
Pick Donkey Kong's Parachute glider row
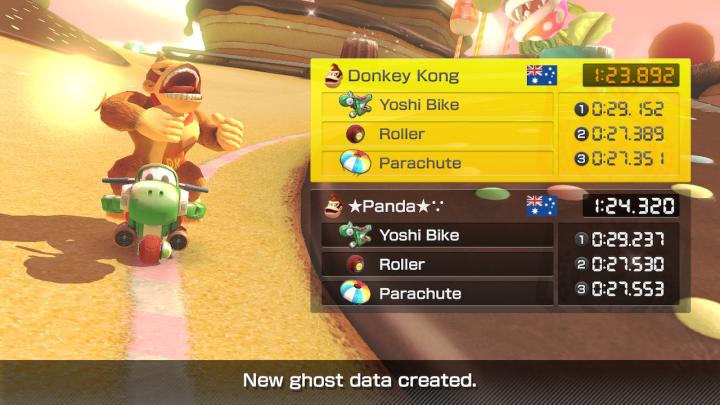438,162
